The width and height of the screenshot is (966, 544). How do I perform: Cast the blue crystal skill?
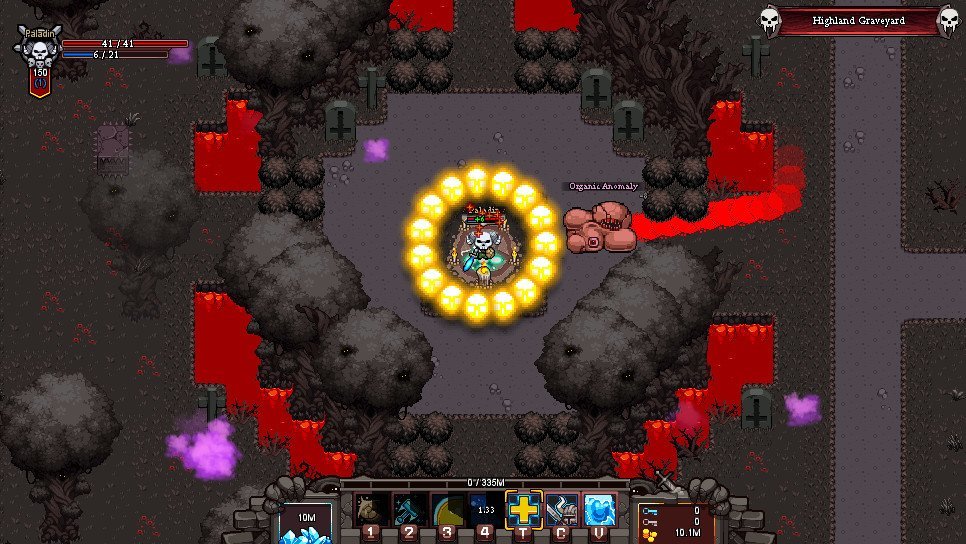(599, 510)
